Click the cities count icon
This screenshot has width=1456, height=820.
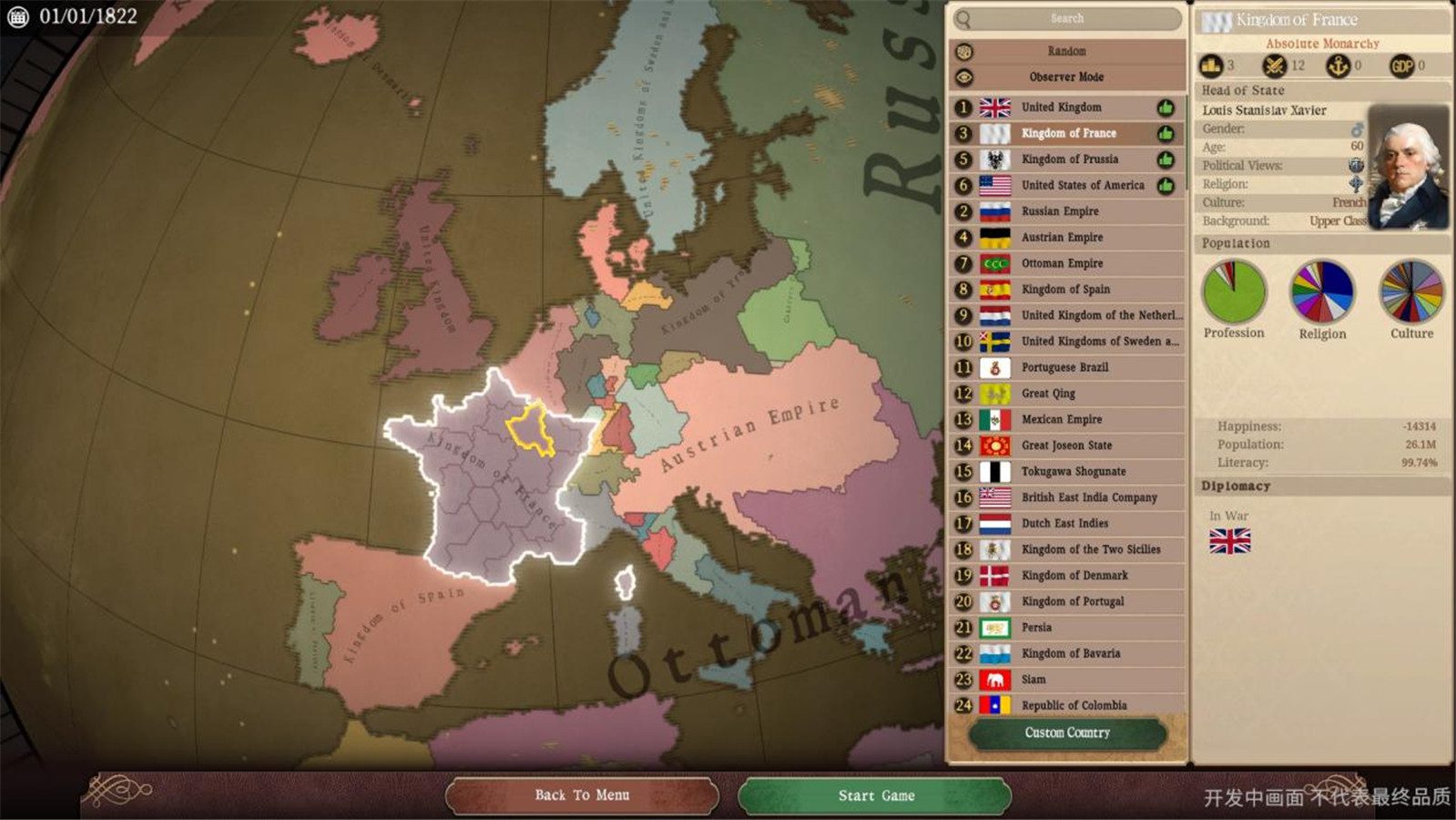click(x=1209, y=65)
